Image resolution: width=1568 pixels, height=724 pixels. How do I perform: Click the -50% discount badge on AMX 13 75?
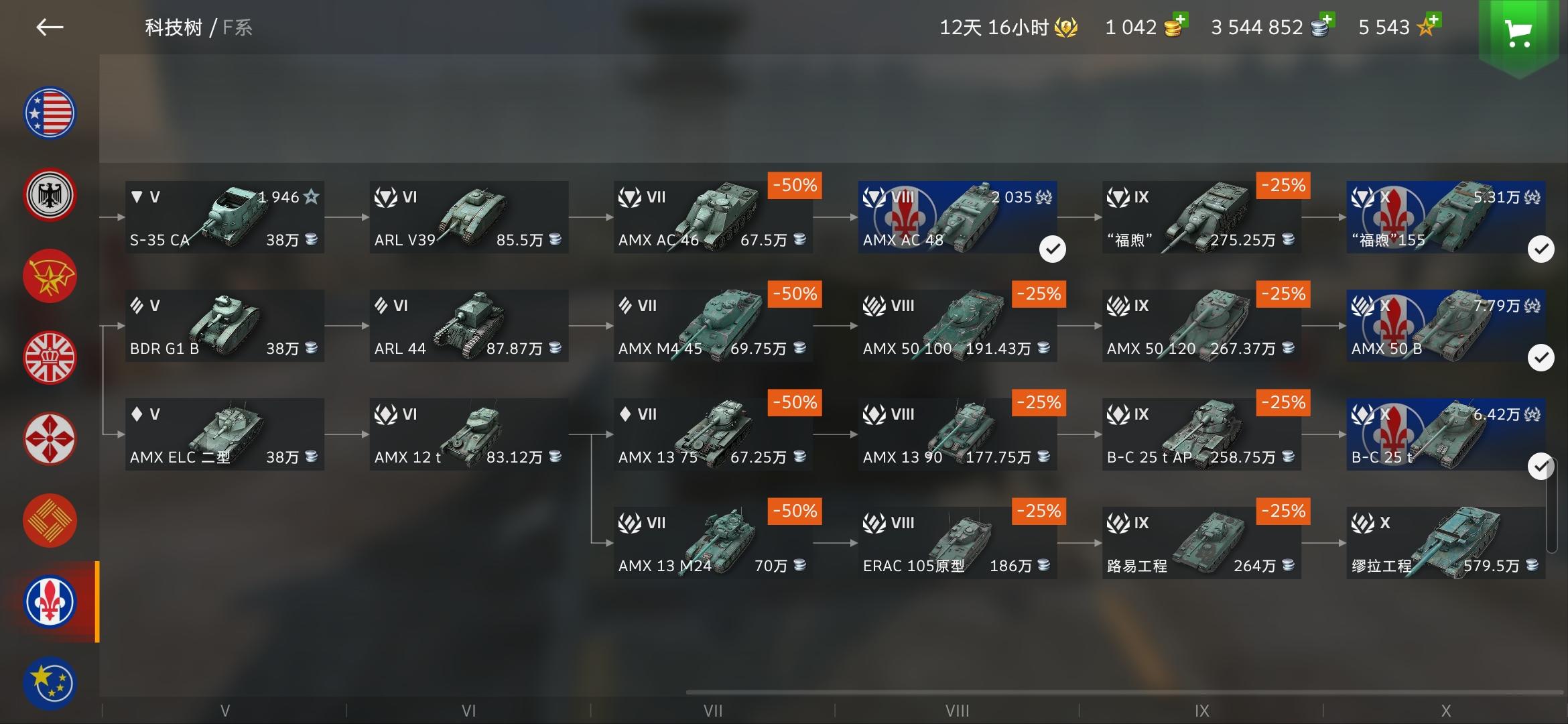point(794,402)
